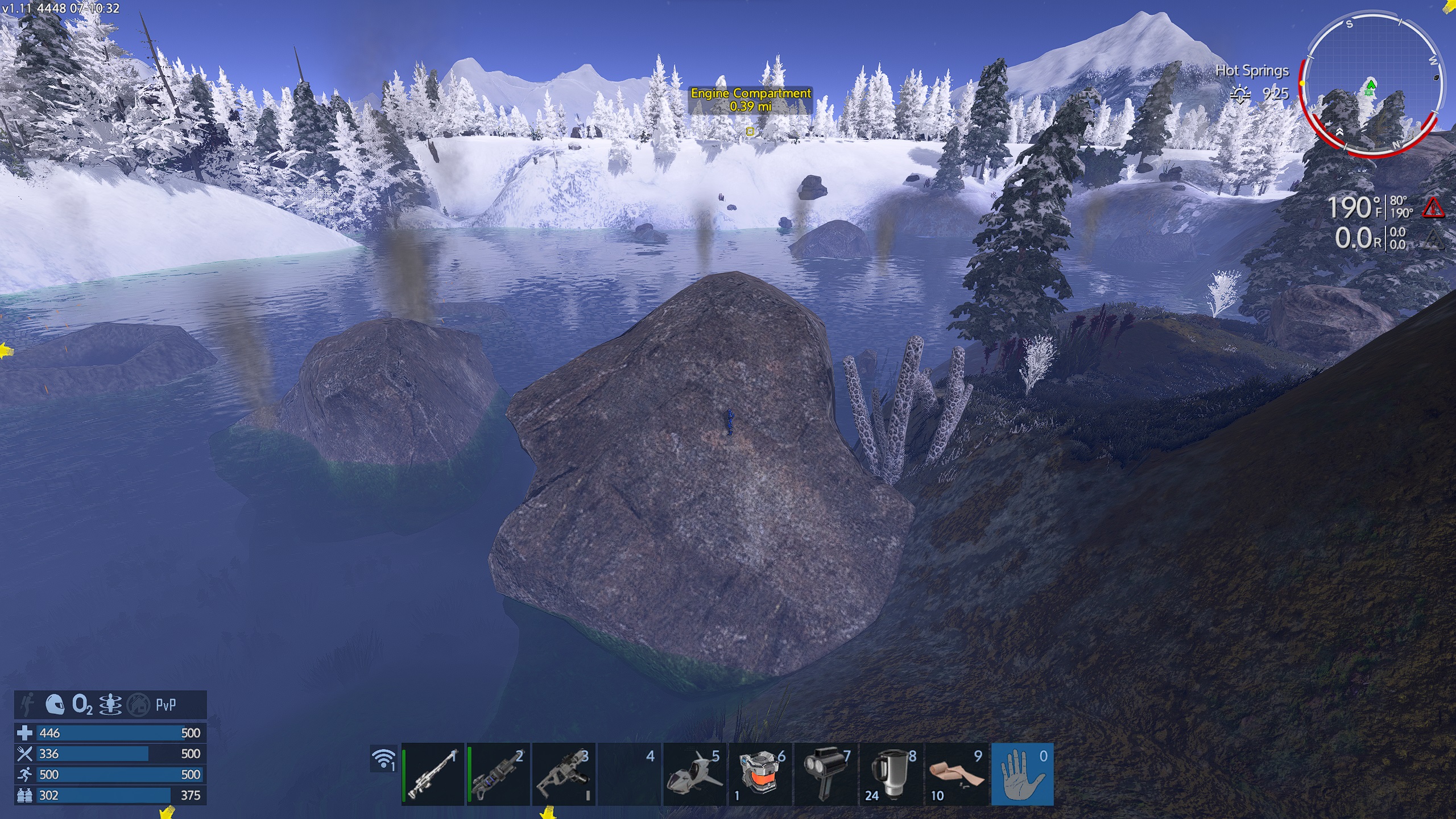This screenshot has width=1456, height=819.
Task: Choose the compact launcher in slot 3
Action: (x=564, y=774)
